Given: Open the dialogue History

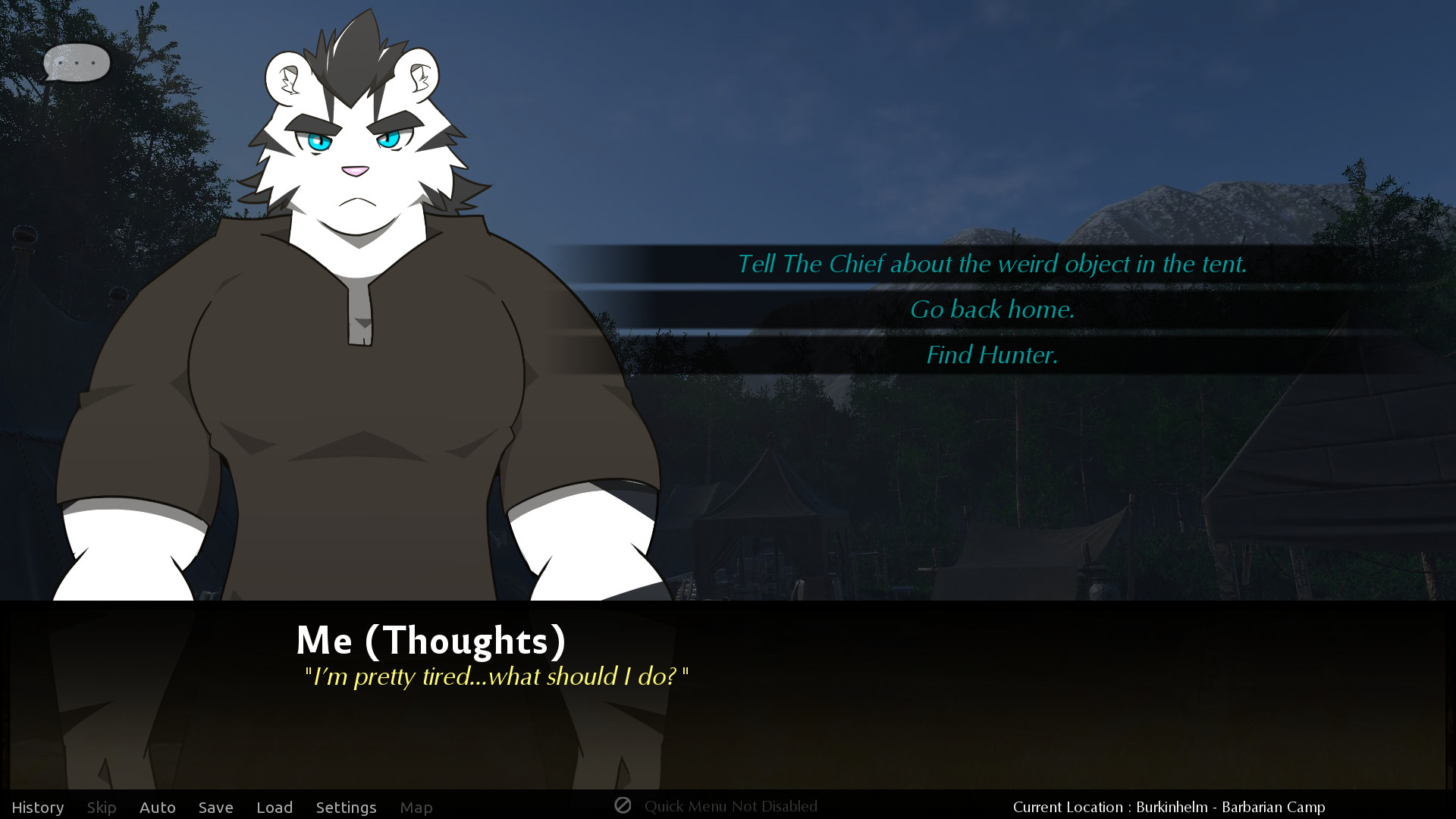Looking at the screenshot, I should click(39, 807).
